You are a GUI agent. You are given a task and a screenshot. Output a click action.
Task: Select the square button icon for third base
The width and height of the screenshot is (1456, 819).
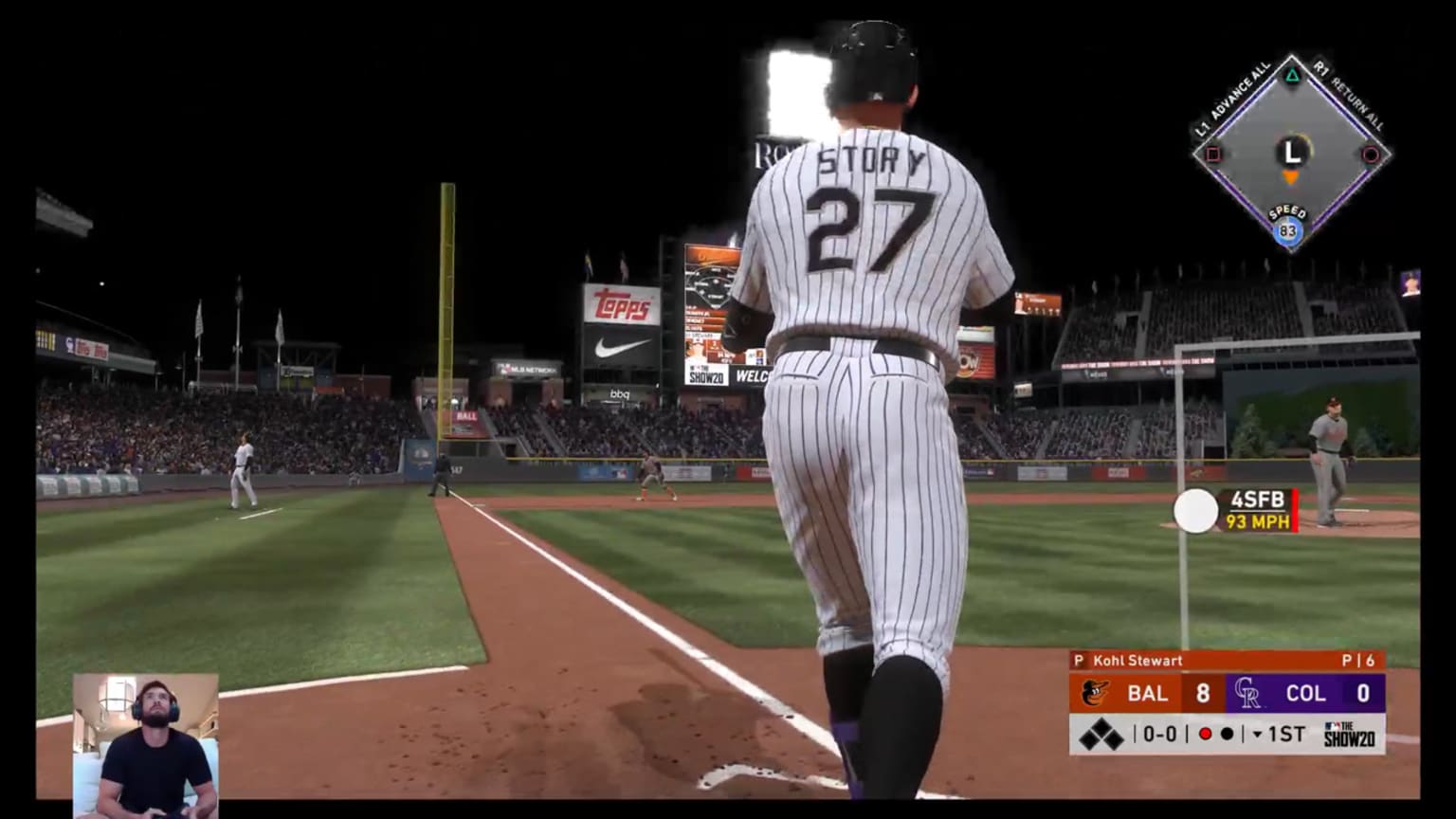(x=1212, y=154)
